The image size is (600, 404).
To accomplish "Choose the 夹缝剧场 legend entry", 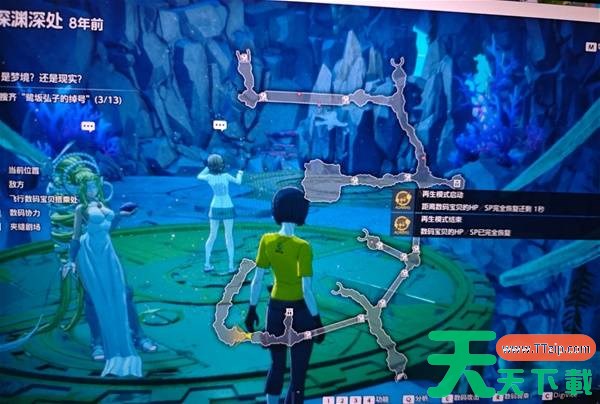I will (x=24, y=227).
